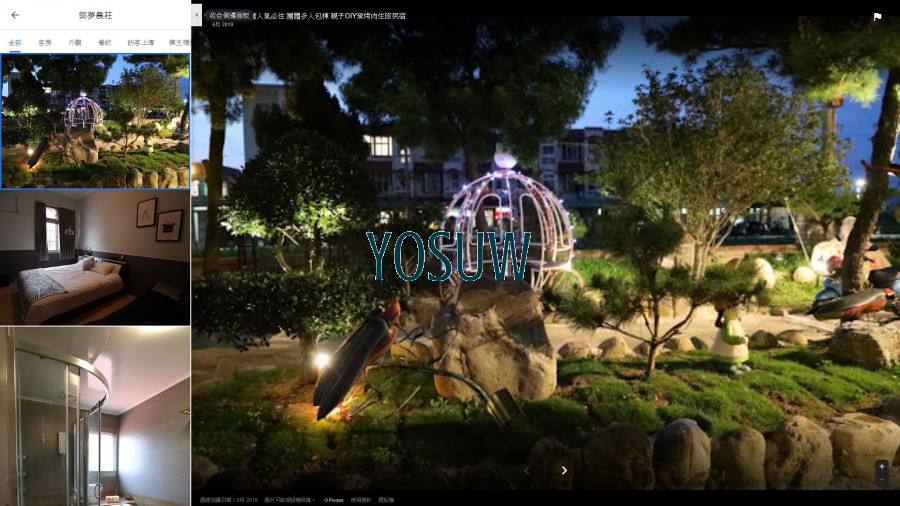View the glass shower photo thumbnail

[x=95, y=415]
